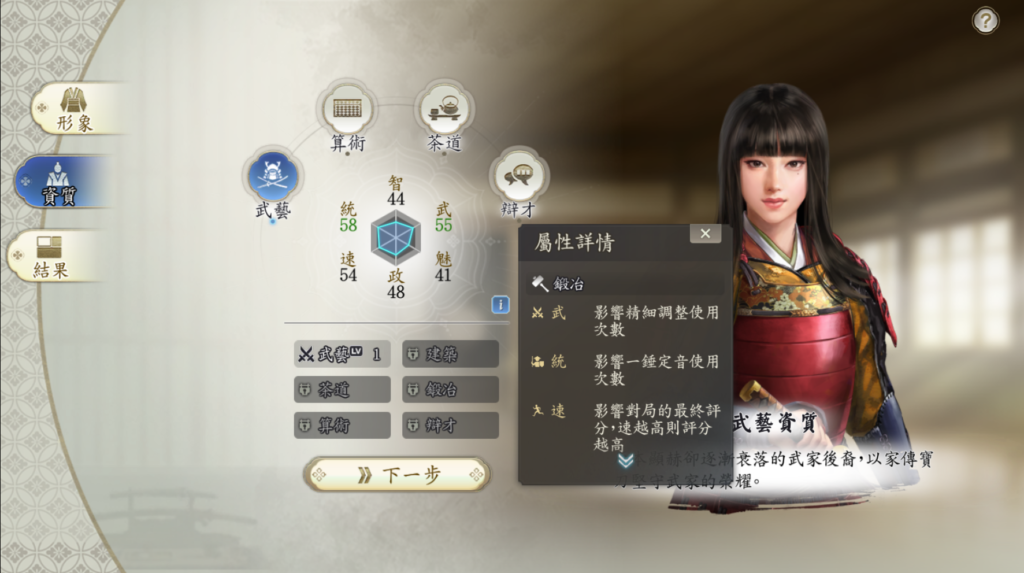Select the 資質 tab
This screenshot has width=1024, height=573.
[x=62, y=181]
